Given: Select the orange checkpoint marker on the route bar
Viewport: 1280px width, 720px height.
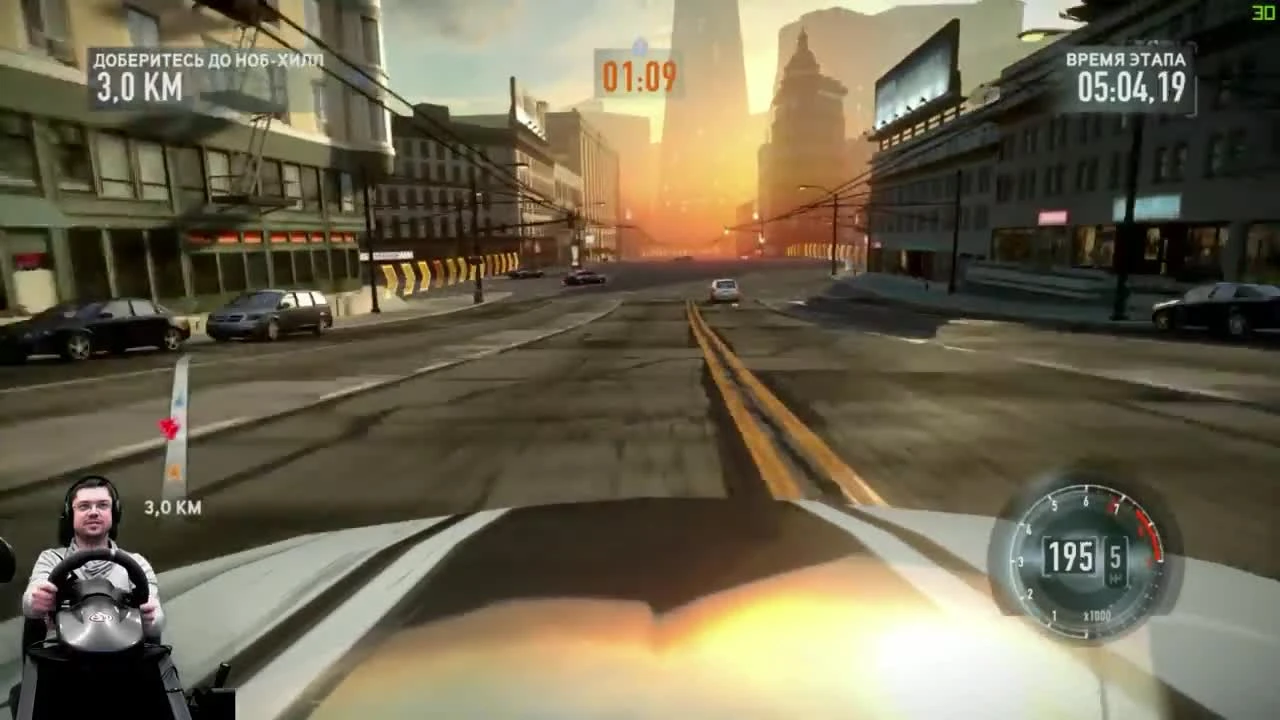Looking at the screenshot, I should (x=173, y=470).
